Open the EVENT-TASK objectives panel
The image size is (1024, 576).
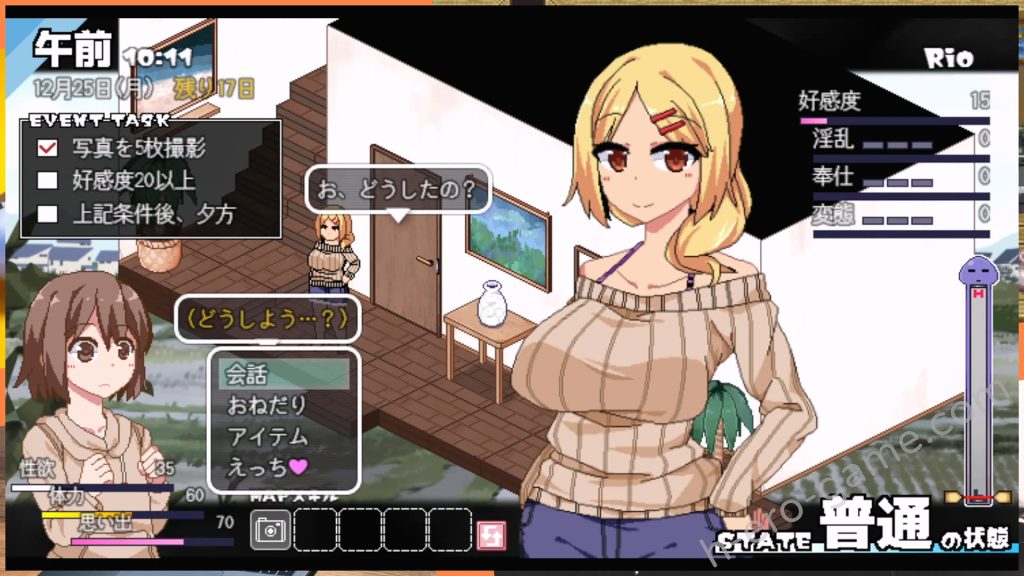150,178
